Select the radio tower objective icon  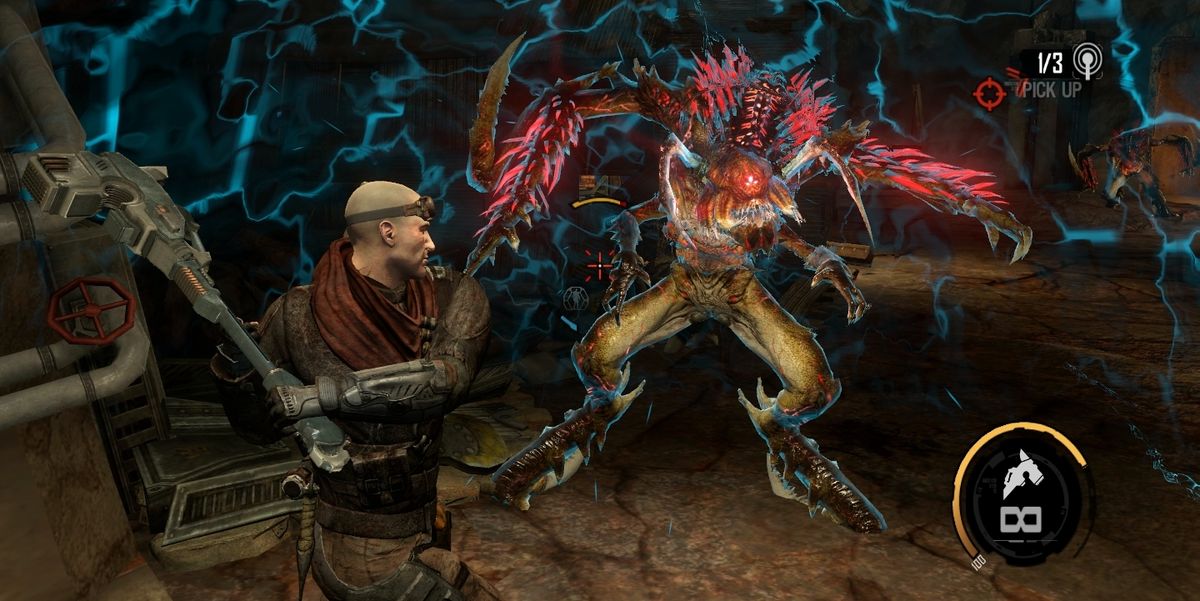pyautogui.click(x=1085, y=62)
